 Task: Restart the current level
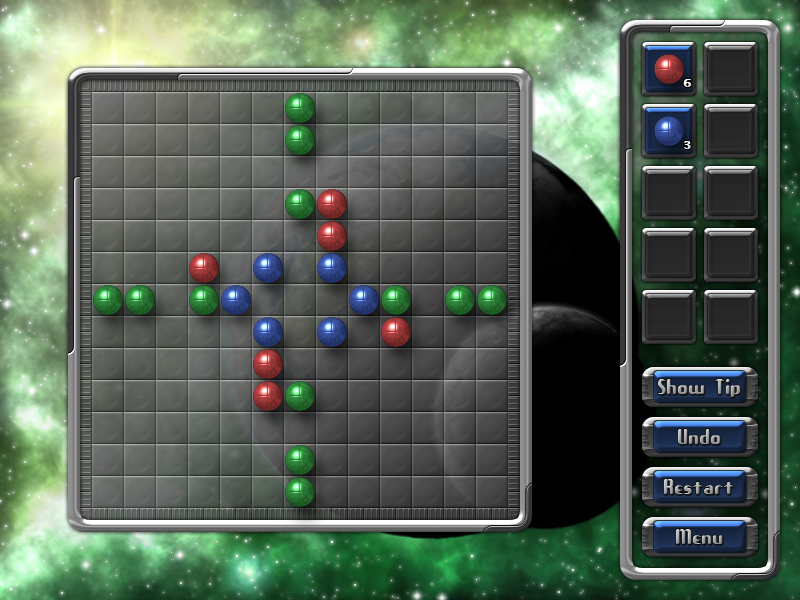699,487
